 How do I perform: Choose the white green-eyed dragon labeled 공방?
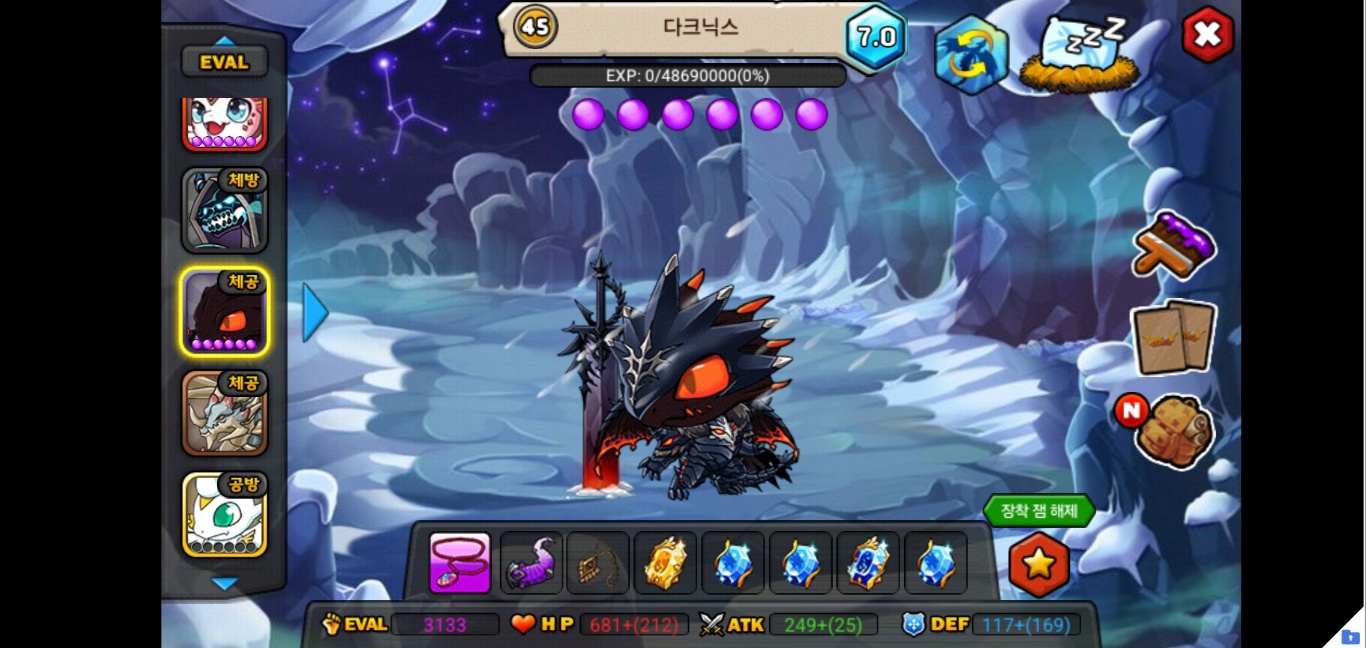[224, 514]
